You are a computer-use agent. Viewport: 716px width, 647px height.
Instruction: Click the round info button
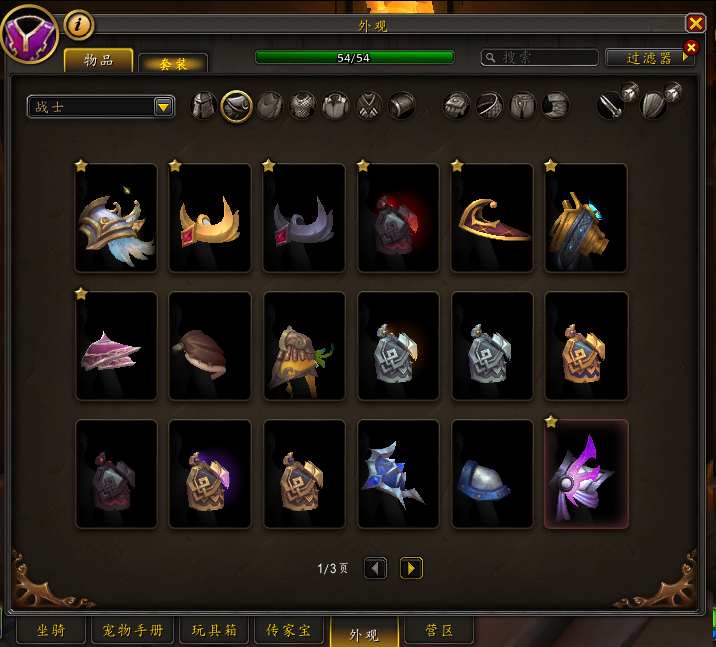tap(79, 24)
